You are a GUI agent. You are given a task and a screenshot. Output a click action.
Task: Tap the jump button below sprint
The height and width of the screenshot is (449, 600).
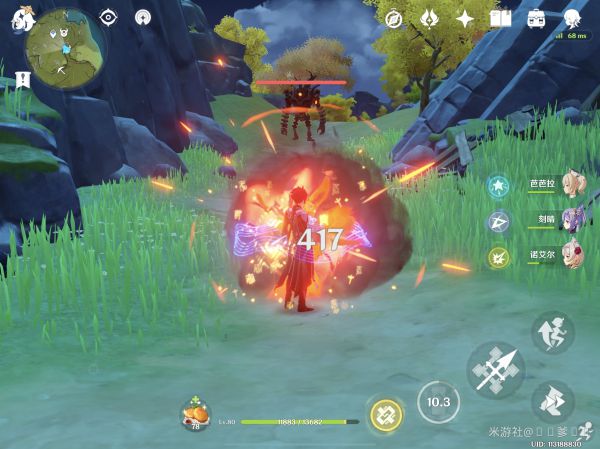(x=552, y=402)
